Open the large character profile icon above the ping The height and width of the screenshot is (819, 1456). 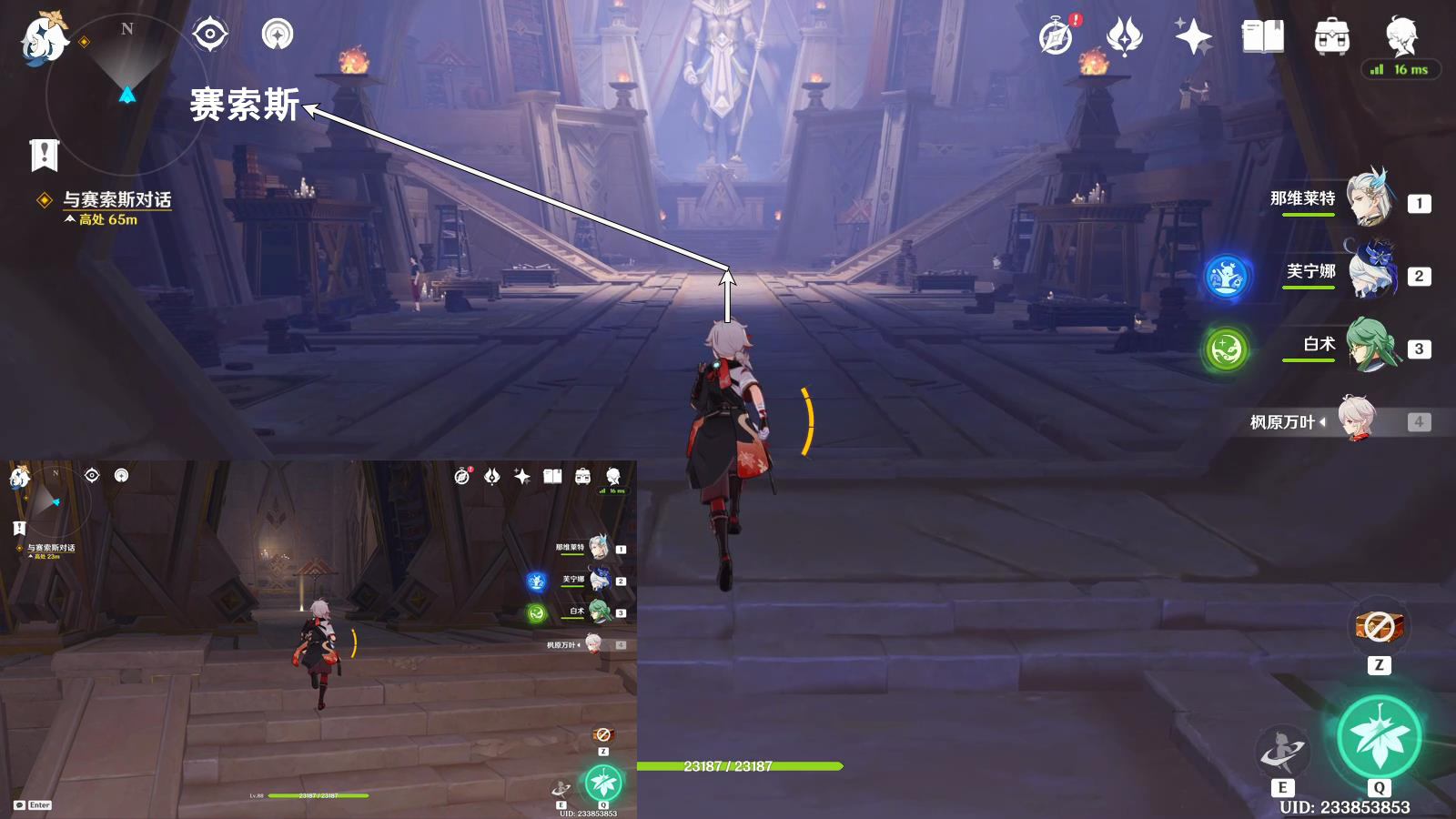[x=1400, y=35]
